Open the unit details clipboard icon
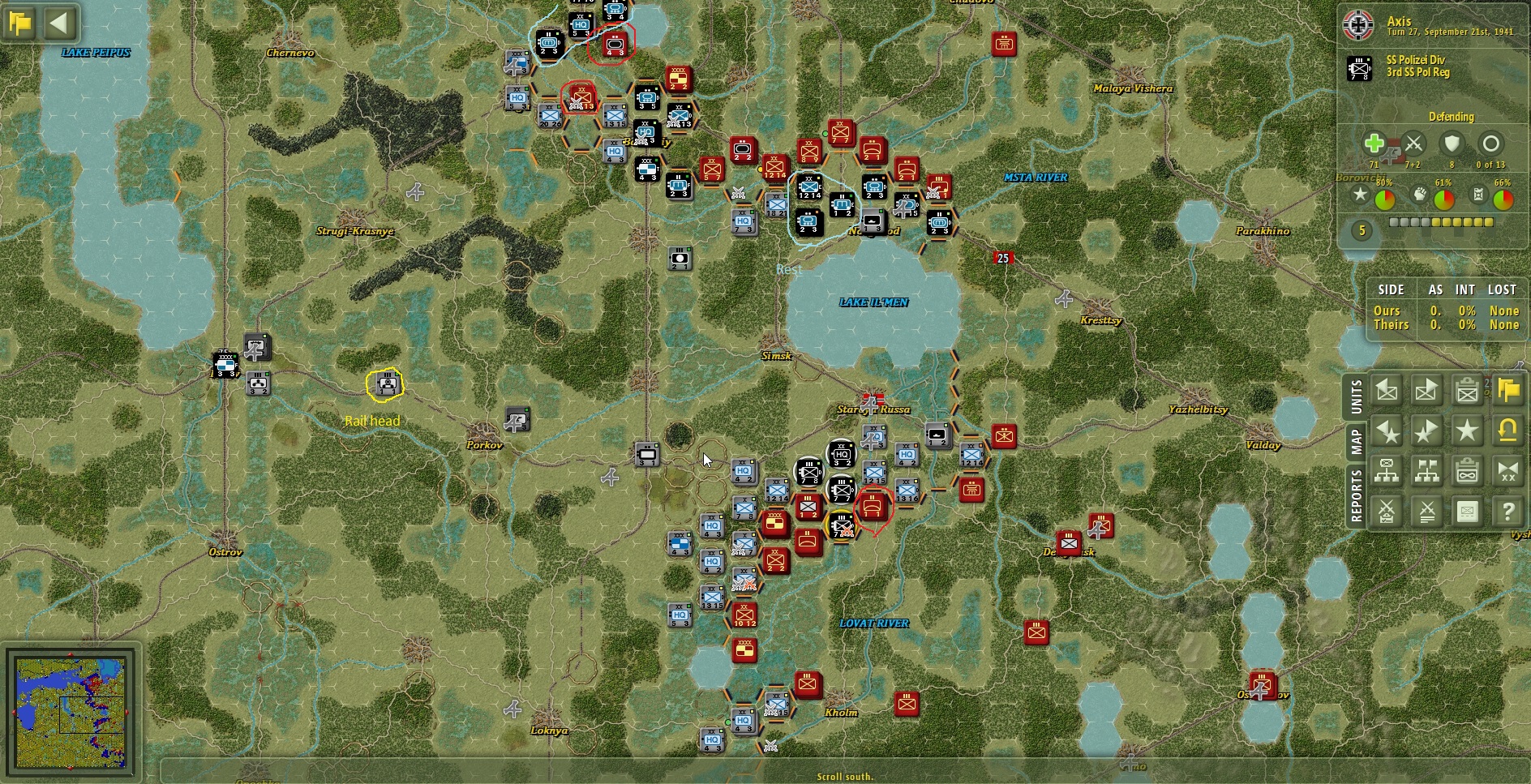Image resolution: width=1531 pixels, height=784 pixels. 1468,390
